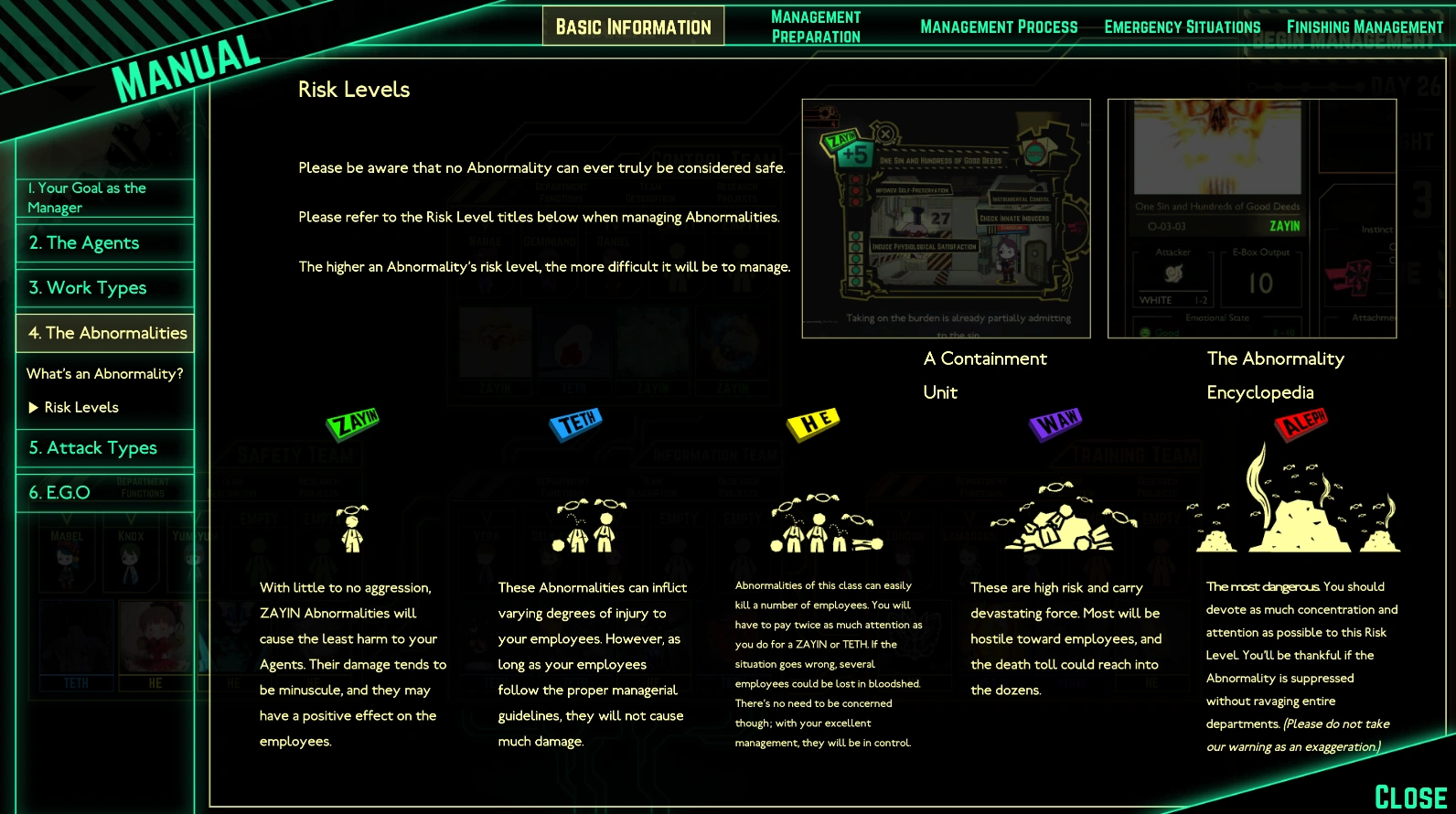Expand the Risk Levels entry arrow
The height and width of the screenshot is (814, 1456).
34,407
